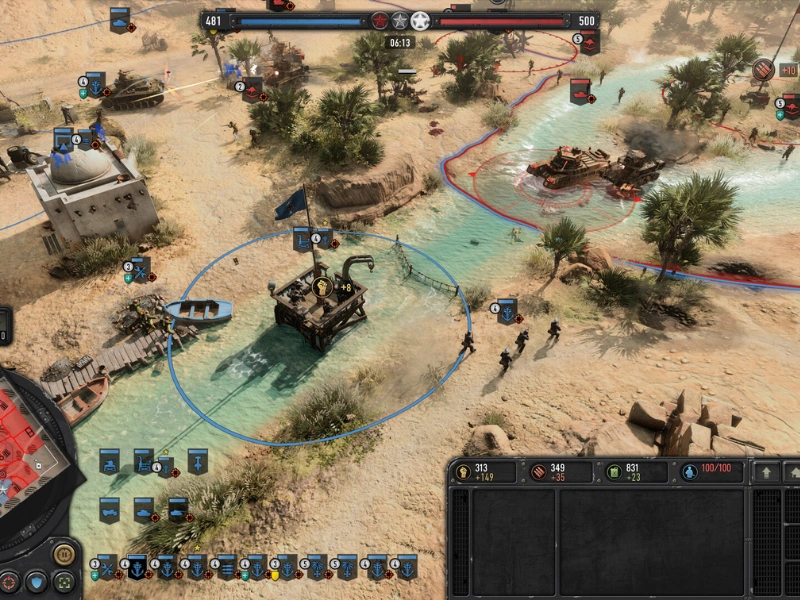Activate the red crosshair round button
The image size is (800, 600).
[x=10, y=581]
